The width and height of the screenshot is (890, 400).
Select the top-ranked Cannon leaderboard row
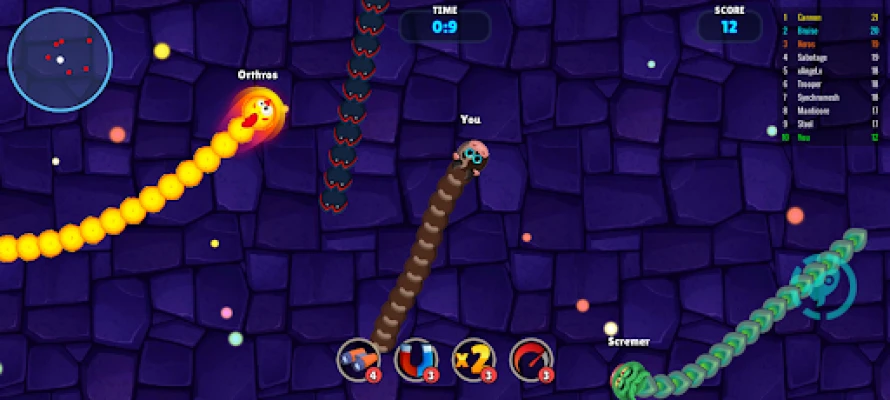818,17
